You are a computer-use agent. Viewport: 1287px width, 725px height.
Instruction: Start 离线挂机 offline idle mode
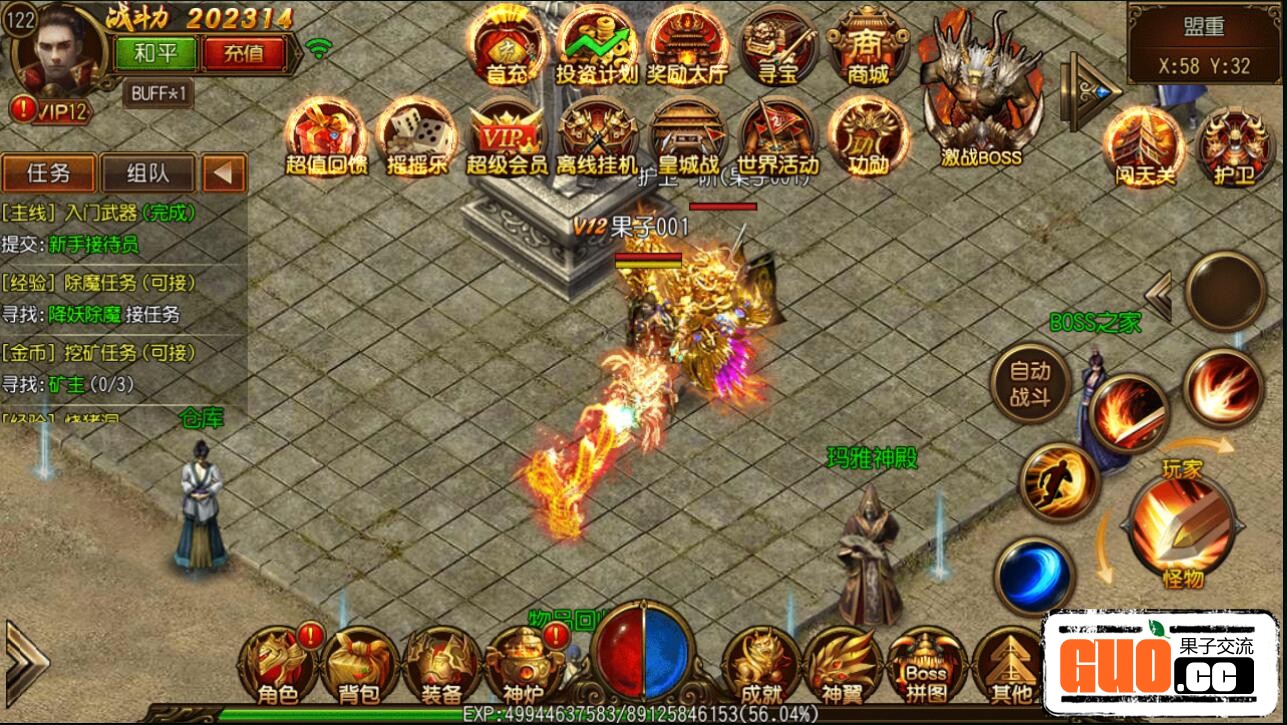pos(597,136)
